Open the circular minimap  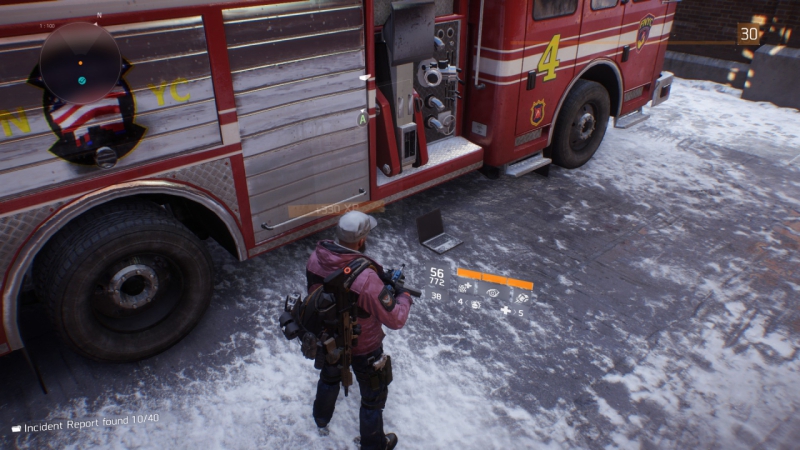point(80,63)
